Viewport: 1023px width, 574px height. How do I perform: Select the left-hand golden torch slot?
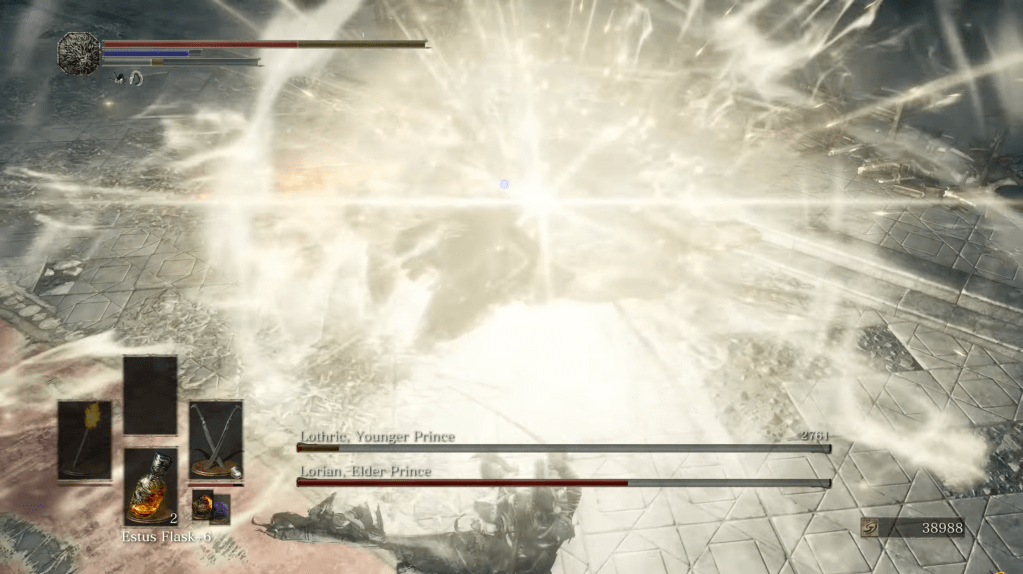pos(84,439)
